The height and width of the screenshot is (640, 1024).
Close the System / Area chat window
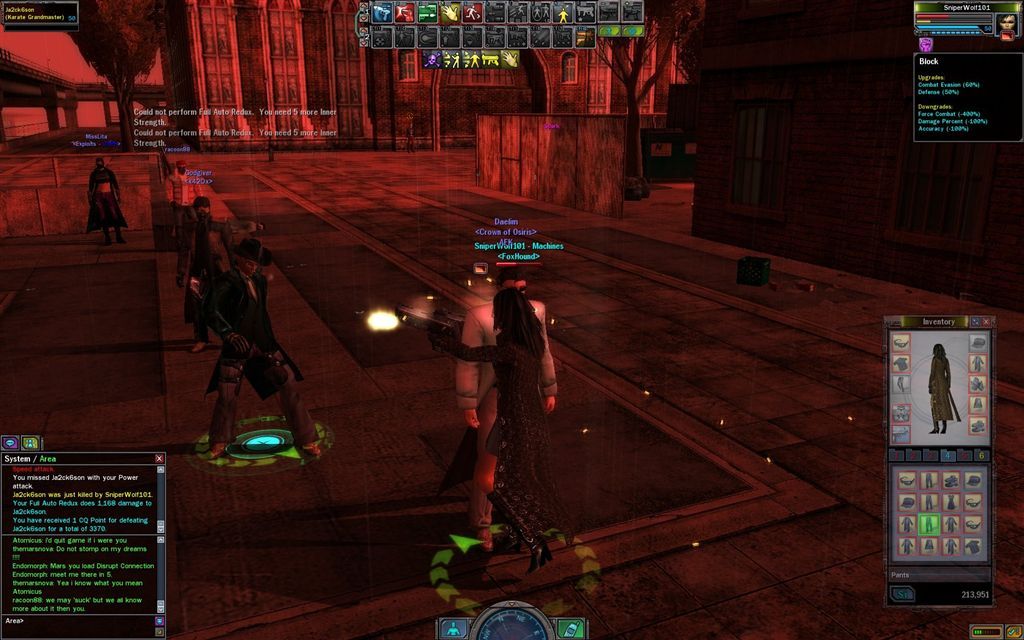(159, 459)
